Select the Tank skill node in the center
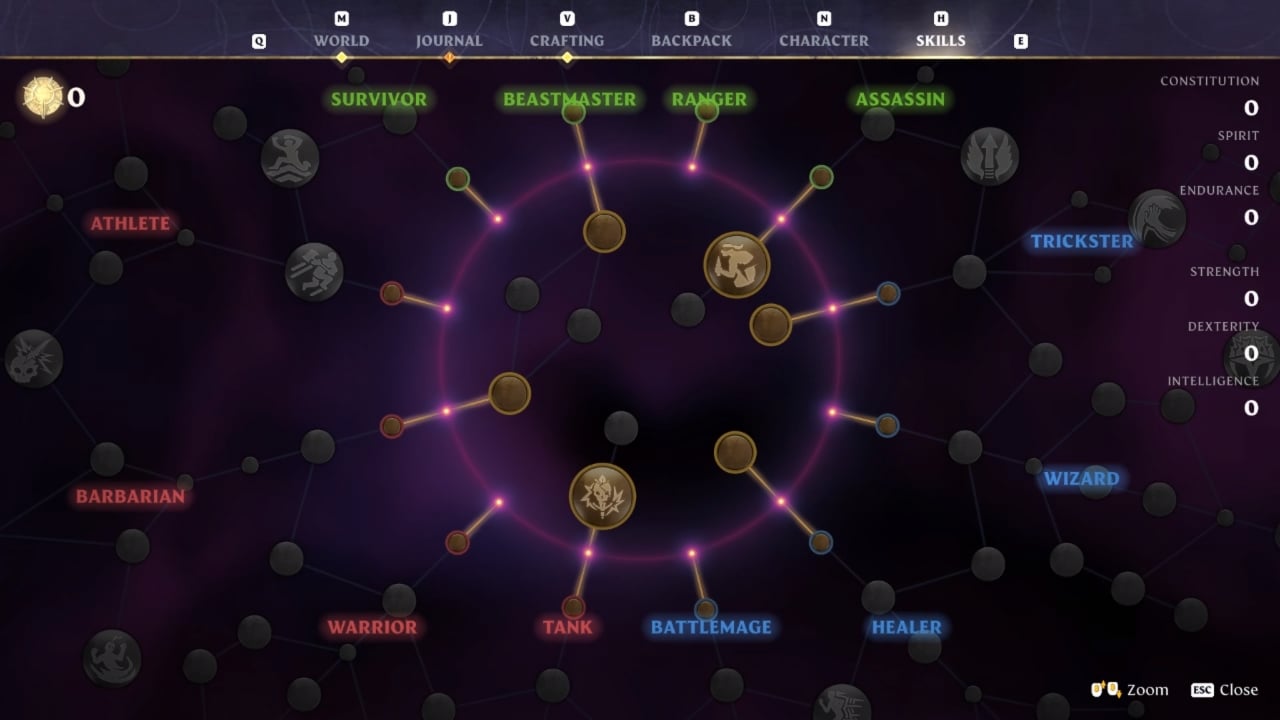 (601, 495)
